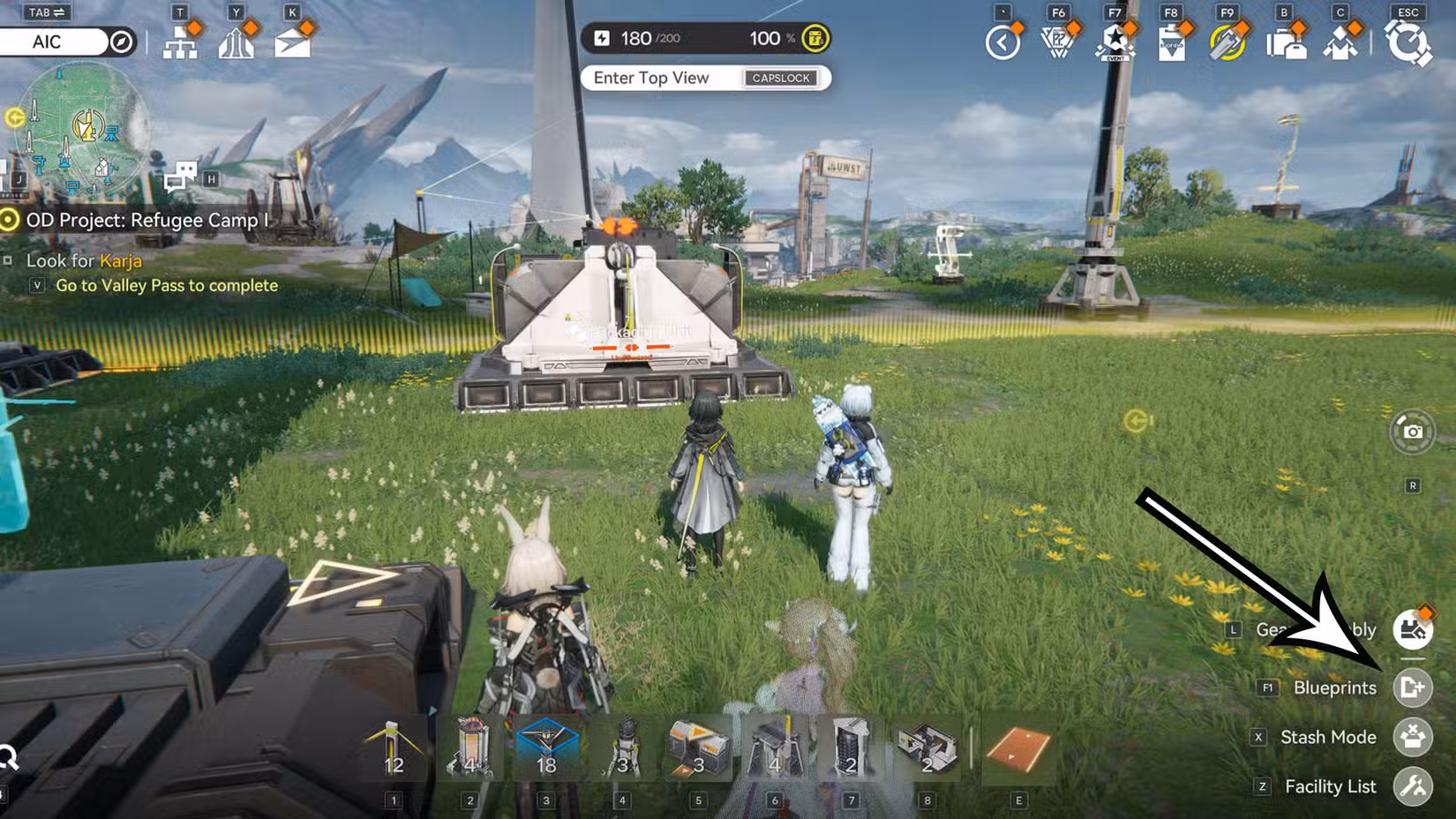The width and height of the screenshot is (1456, 819).
Task: Select the Gear Assembly icon
Action: click(1413, 629)
